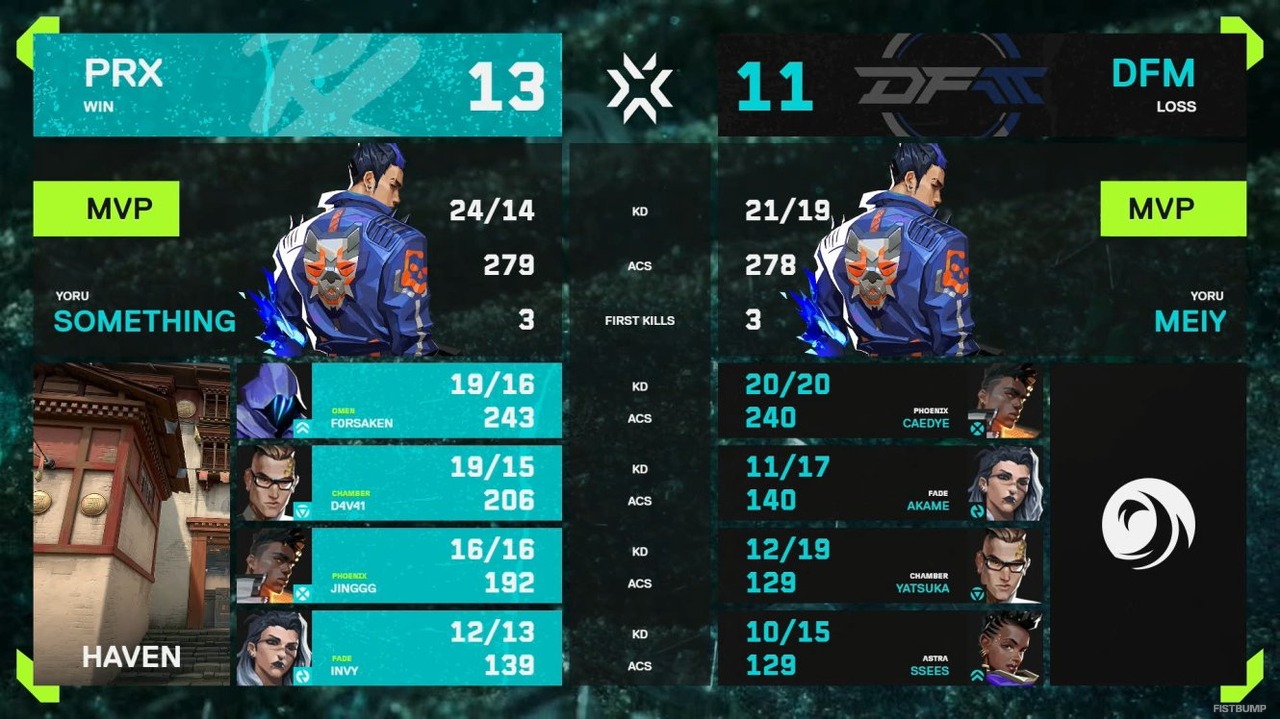
Task: Open the Haven map thumbnail
Action: pyautogui.click(x=131, y=523)
